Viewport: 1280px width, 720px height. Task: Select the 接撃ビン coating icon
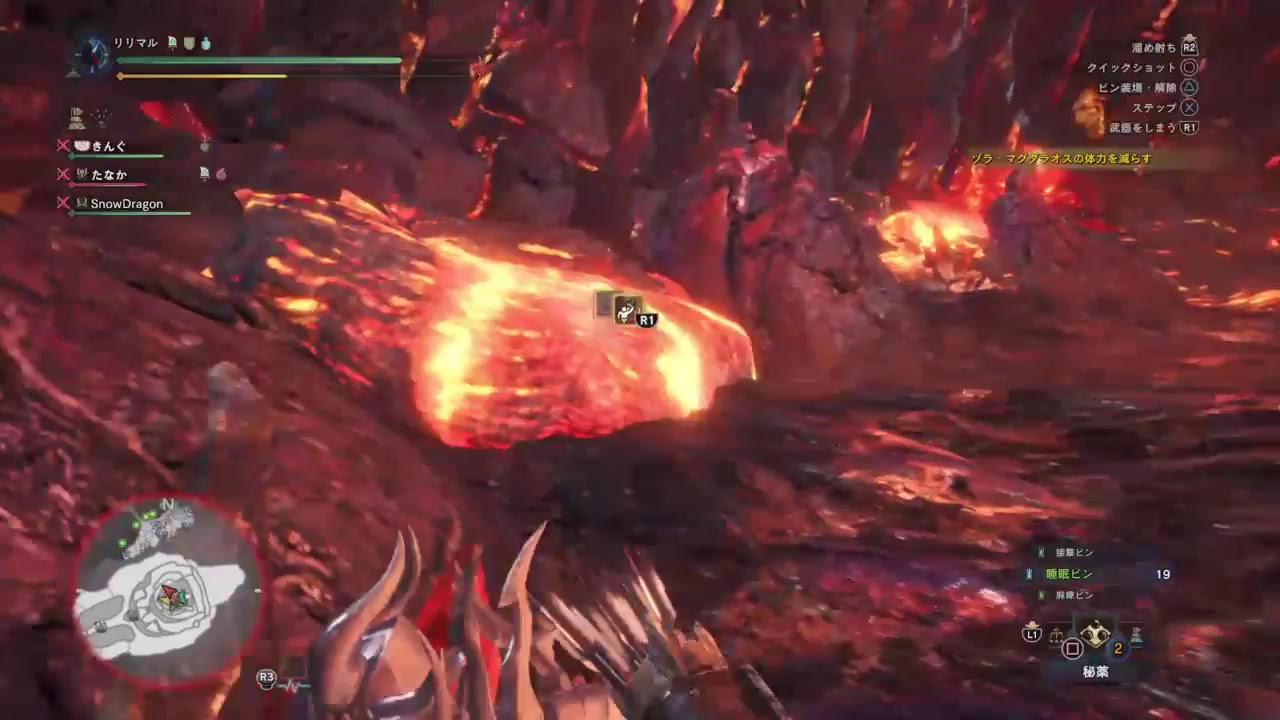coord(1040,550)
